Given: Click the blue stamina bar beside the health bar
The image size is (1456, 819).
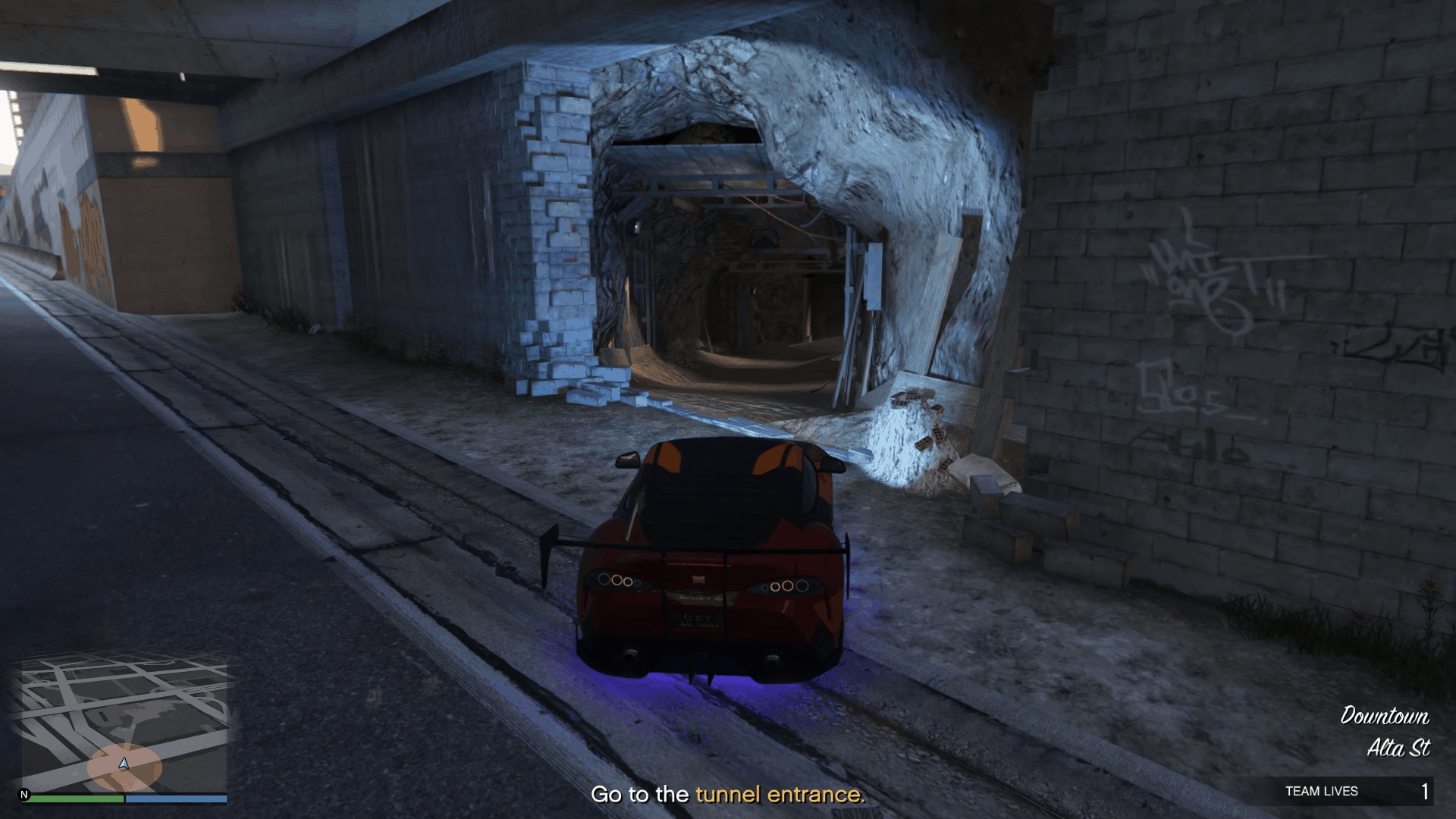Looking at the screenshot, I should coord(174,798).
